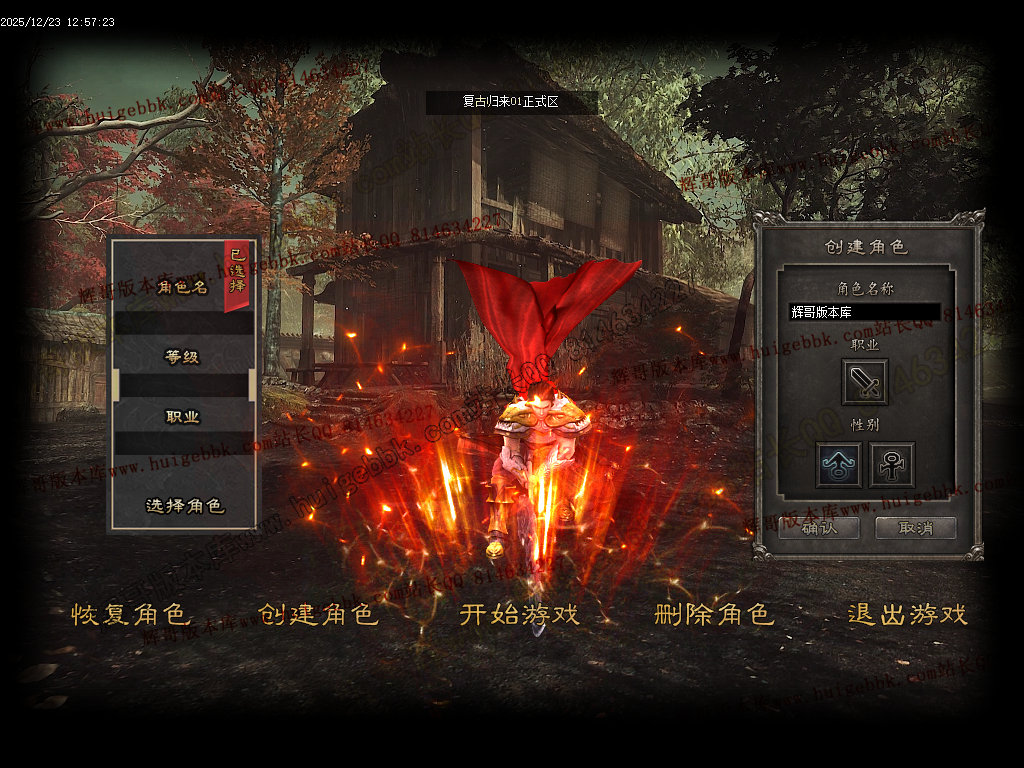Image resolution: width=1024 pixels, height=768 pixels.
Task: Select 删除角色 to delete the character
Action: point(714,614)
